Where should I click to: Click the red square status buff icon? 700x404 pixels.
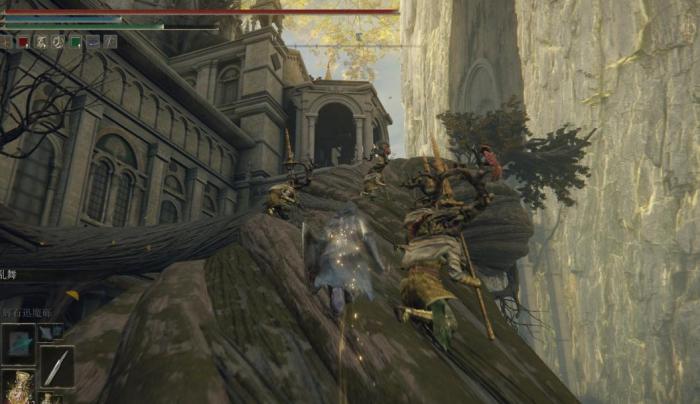click(x=24, y=42)
